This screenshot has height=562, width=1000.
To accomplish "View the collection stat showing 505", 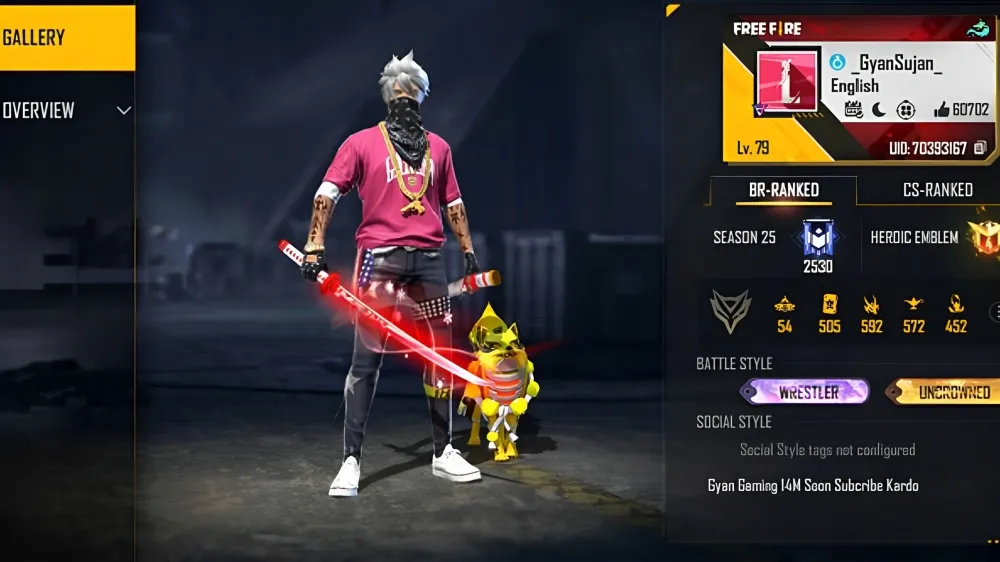I will (829, 312).
